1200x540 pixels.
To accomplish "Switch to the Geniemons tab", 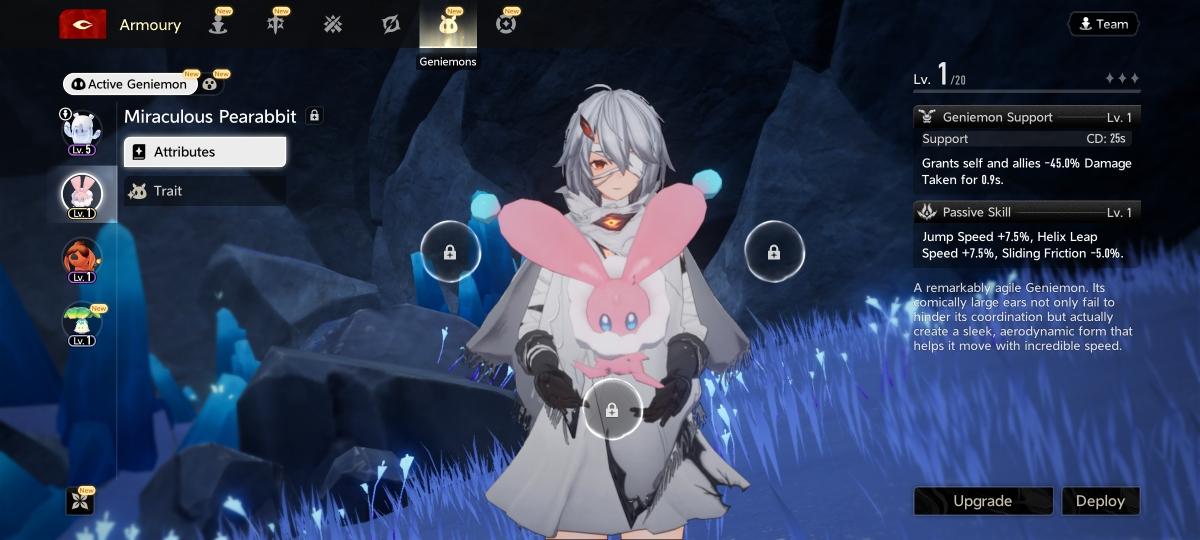I will click(448, 26).
